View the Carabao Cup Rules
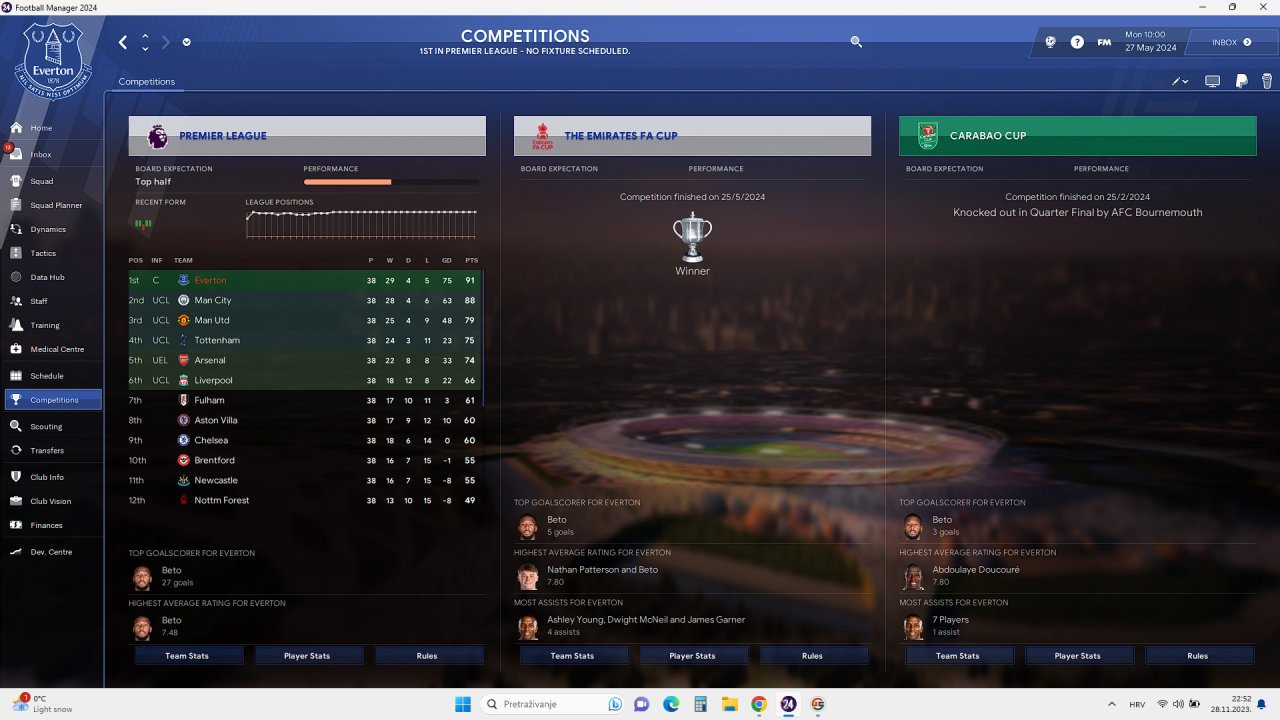This screenshot has height=720, width=1280. (1197, 656)
